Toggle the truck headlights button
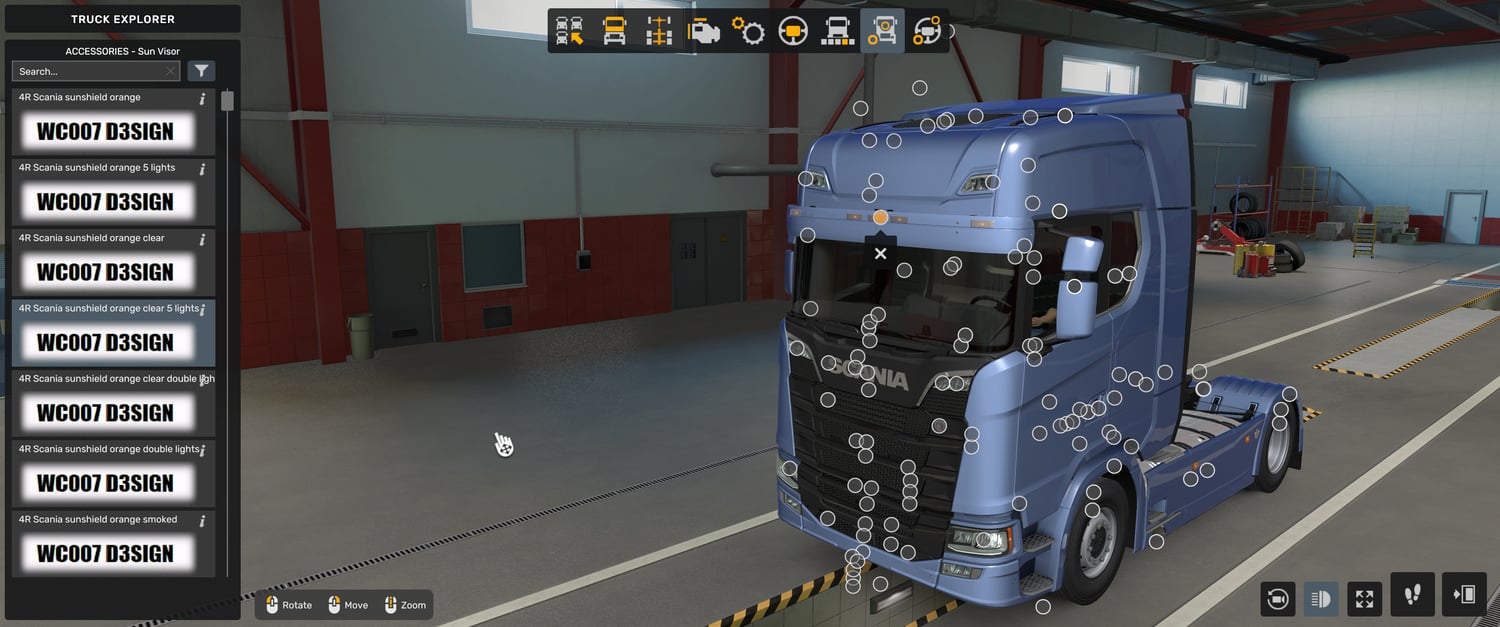The width and height of the screenshot is (1500, 627). tap(1320, 599)
